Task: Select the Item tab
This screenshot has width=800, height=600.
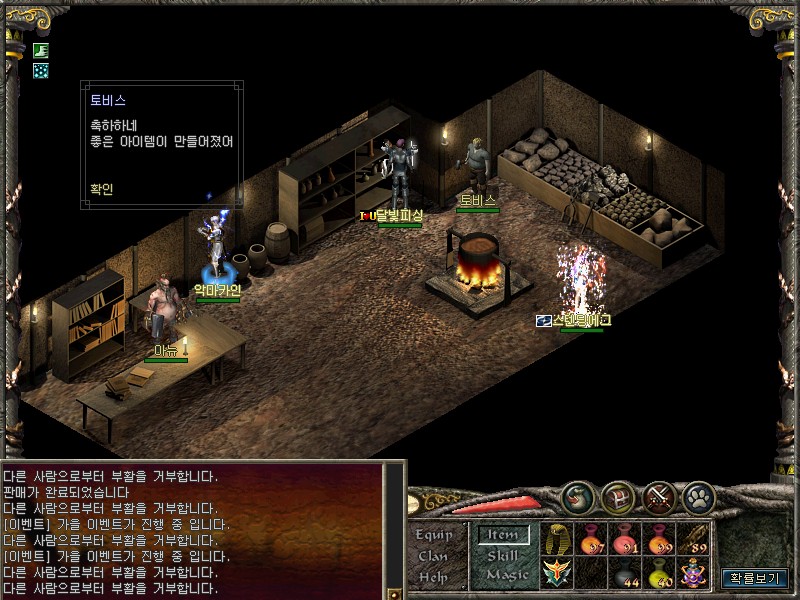Action: (503, 535)
